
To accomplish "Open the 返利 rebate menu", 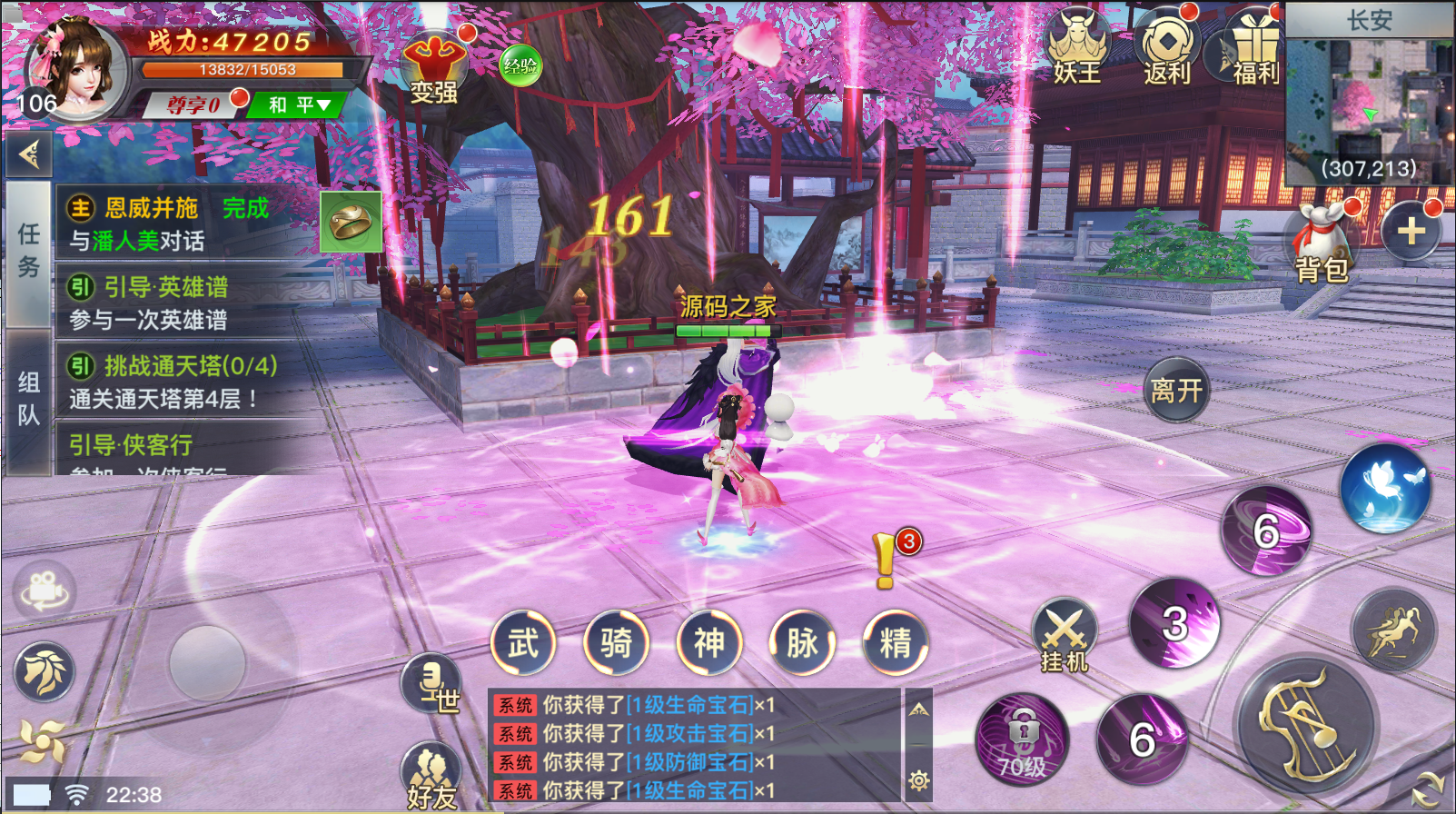I will tap(1167, 49).
